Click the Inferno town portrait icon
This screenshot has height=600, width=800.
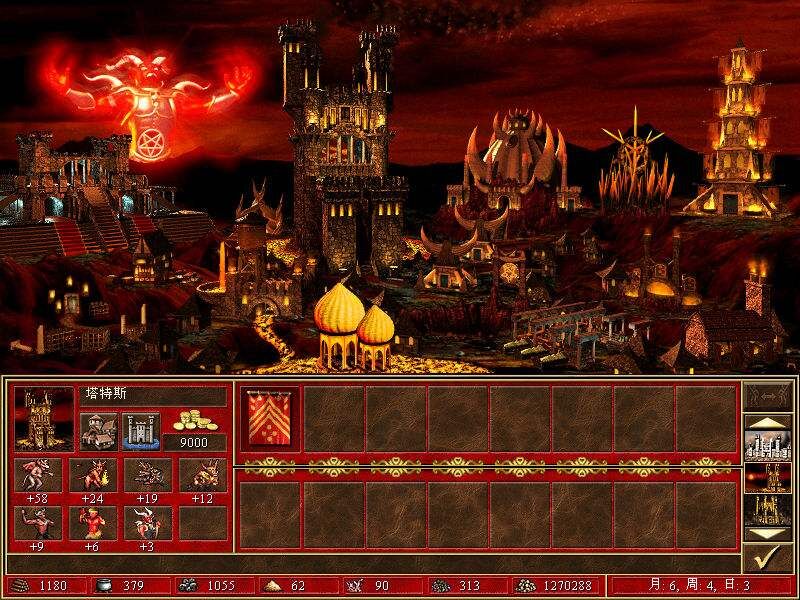coord(45,417)
